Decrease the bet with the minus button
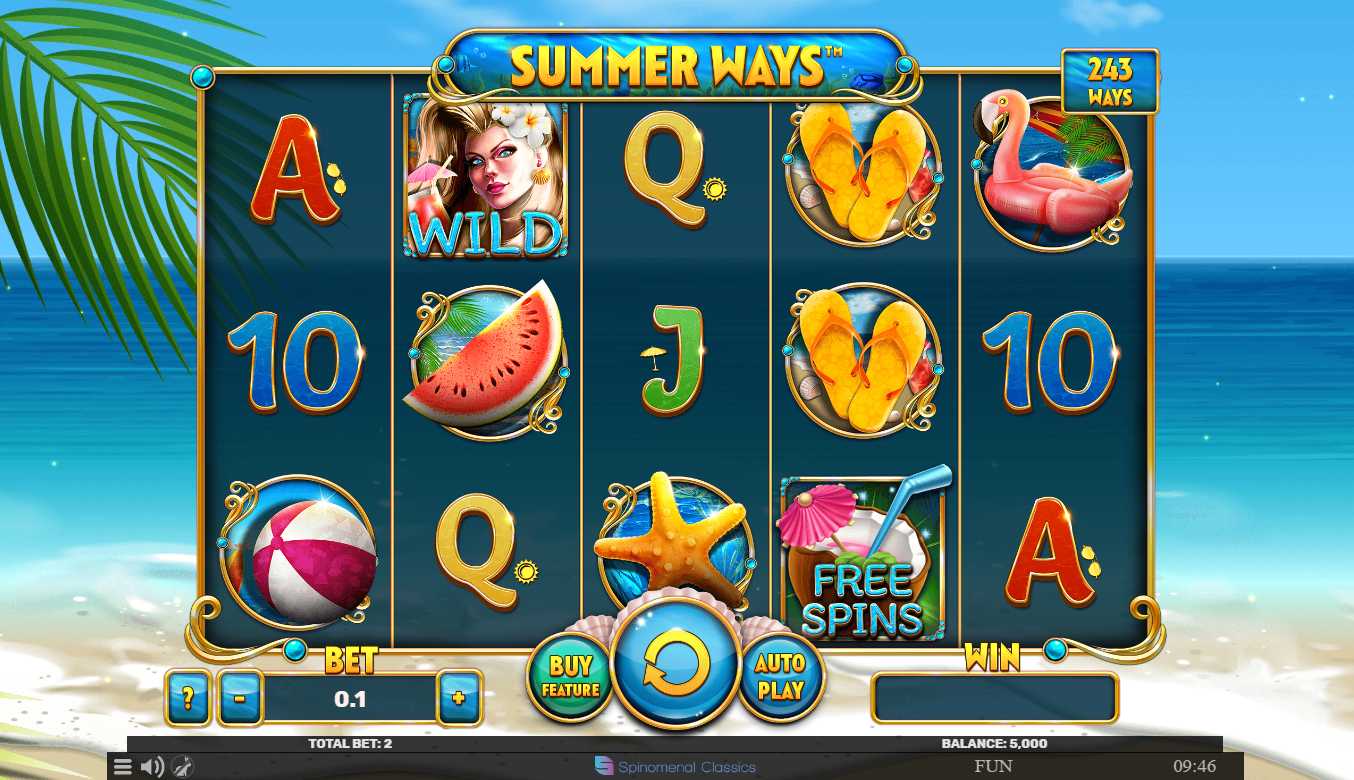The image size is (1354, 780). (x=240, y=697)
